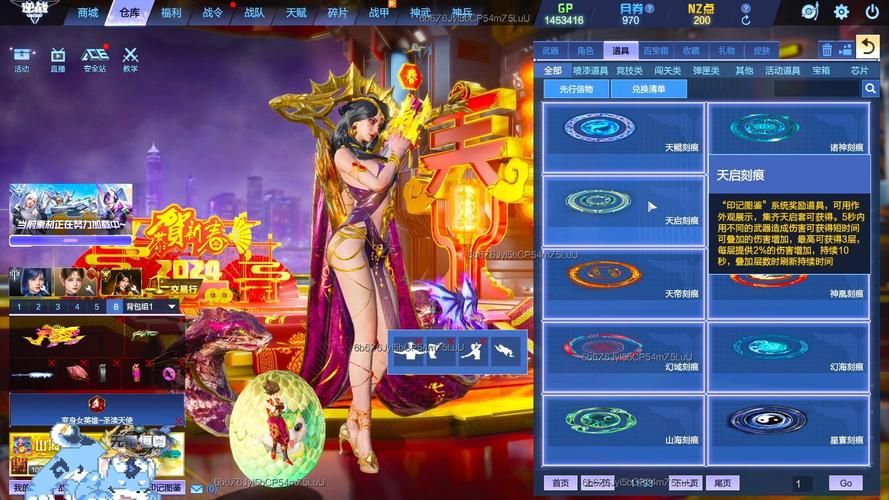Click the yellow return arrow button
Screen dimensions: 889x500
click(x=868, y=48)
